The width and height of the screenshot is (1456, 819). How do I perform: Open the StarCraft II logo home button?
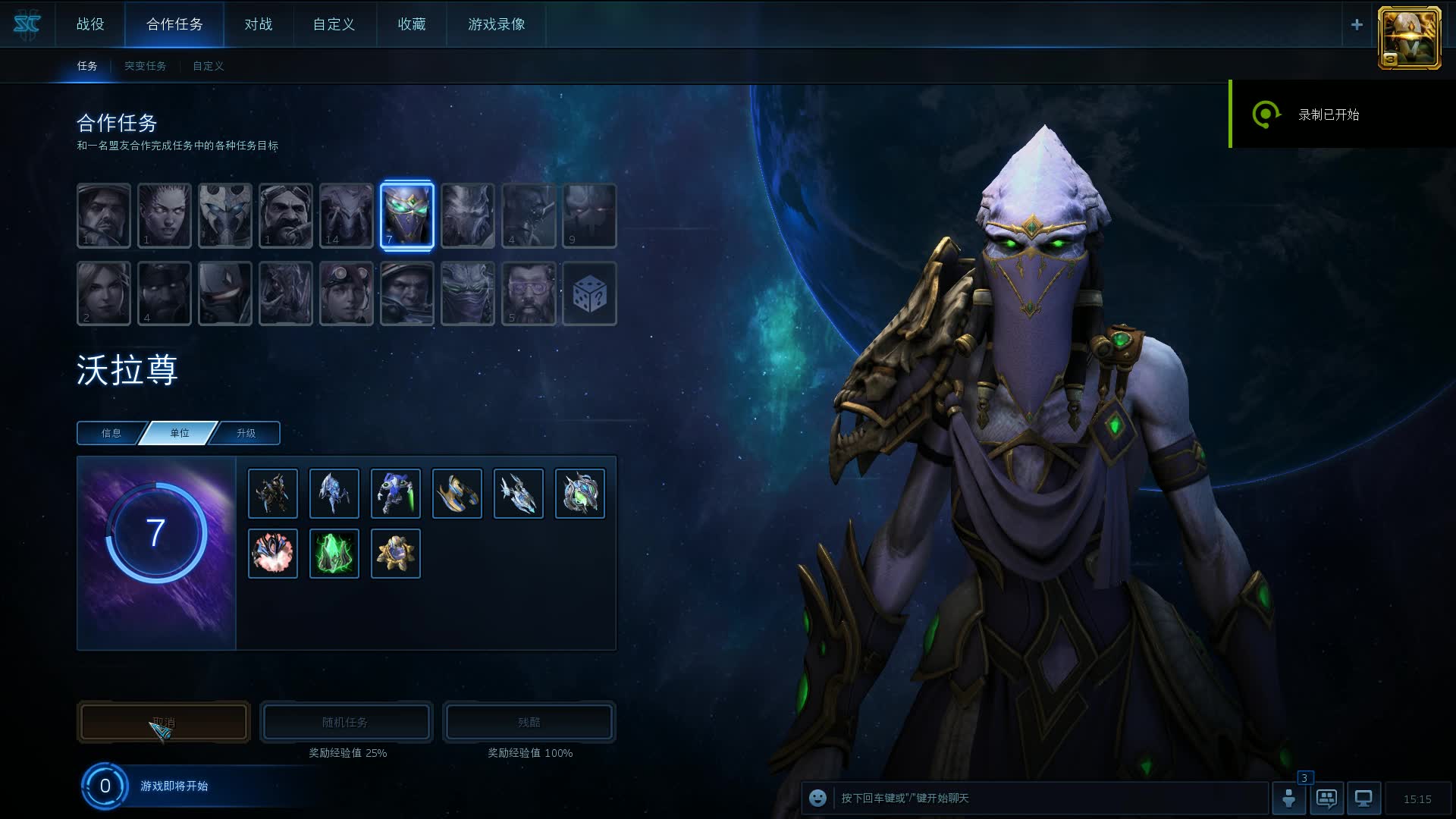tap(27, 24)
